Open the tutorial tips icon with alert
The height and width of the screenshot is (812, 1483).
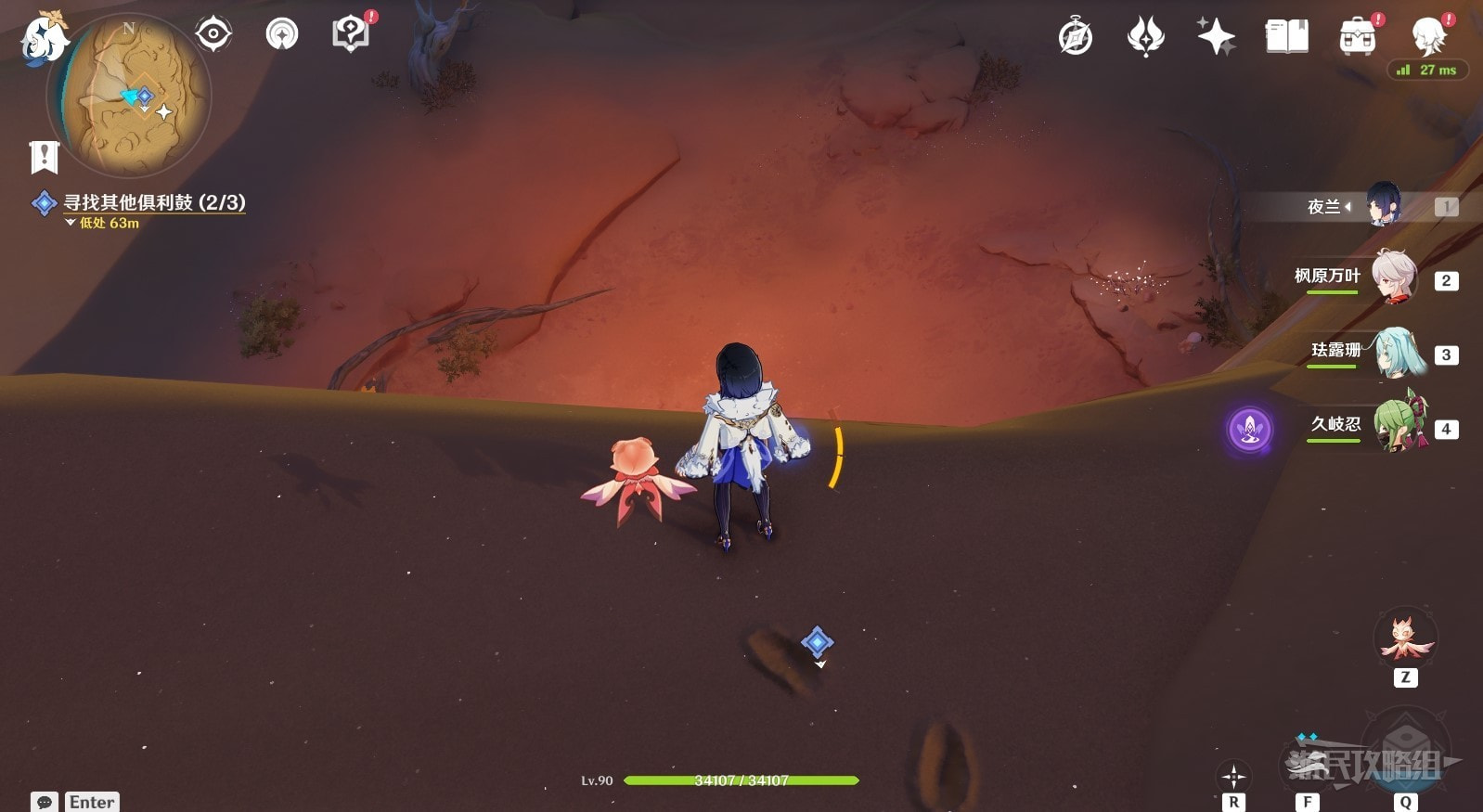350,34
